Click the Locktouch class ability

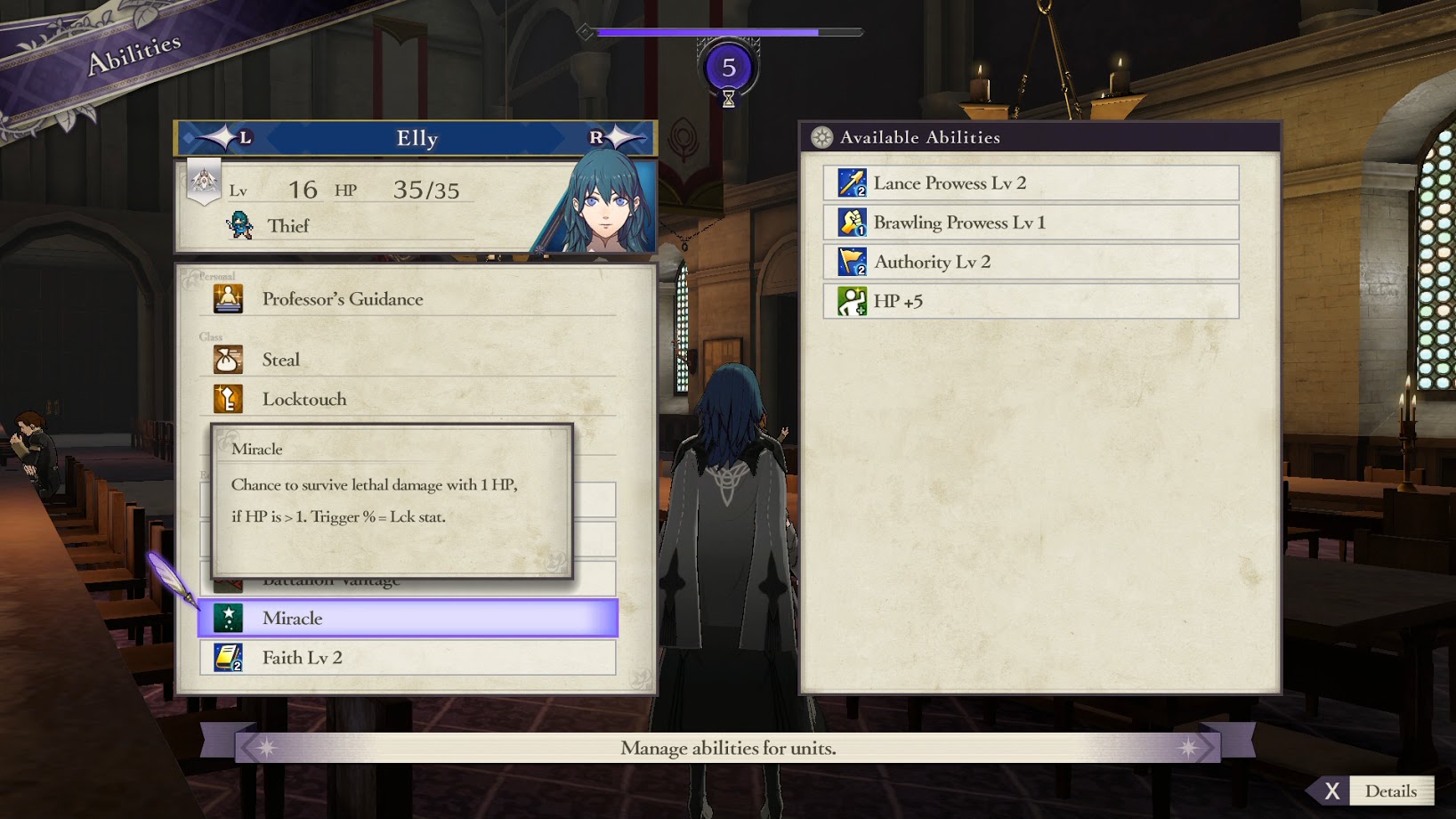point(409,399)
